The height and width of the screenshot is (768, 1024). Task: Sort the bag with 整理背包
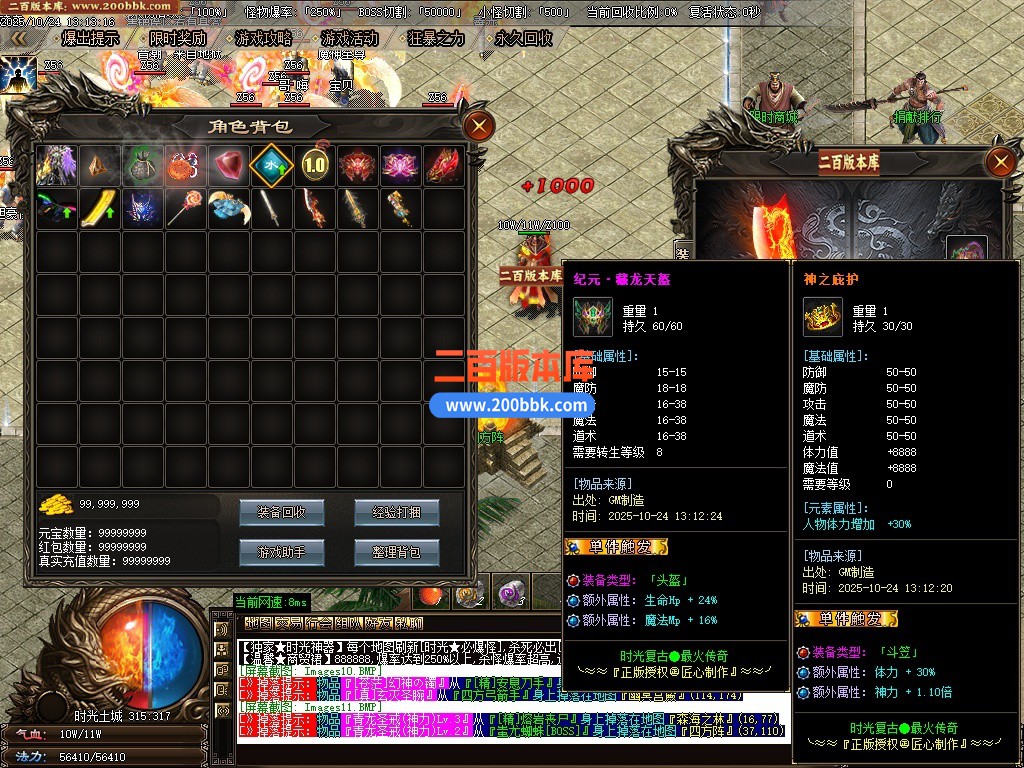coord(396,551)
